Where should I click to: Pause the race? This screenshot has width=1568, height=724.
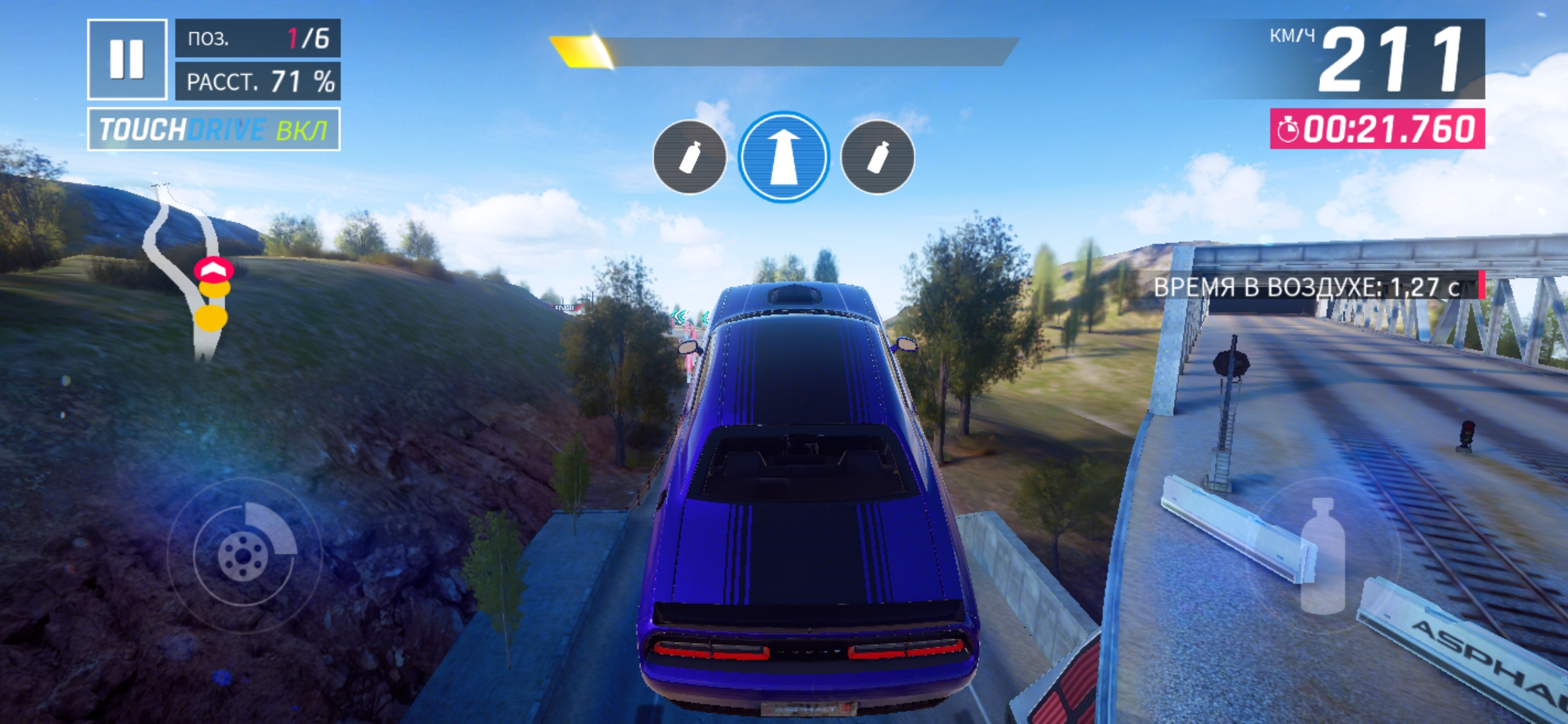[127, 59]
